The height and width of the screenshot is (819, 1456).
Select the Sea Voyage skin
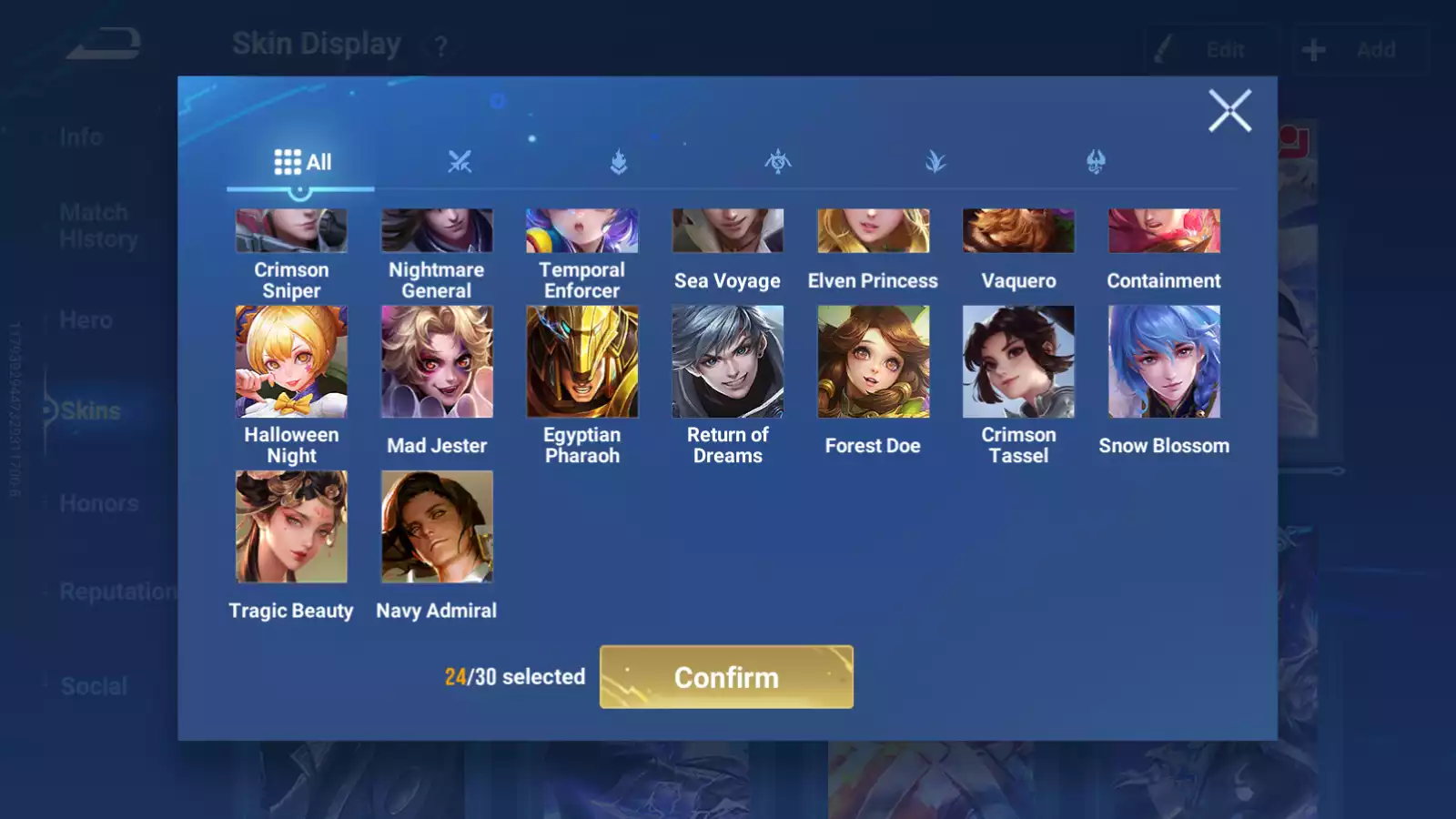click(x=728, y=232)
